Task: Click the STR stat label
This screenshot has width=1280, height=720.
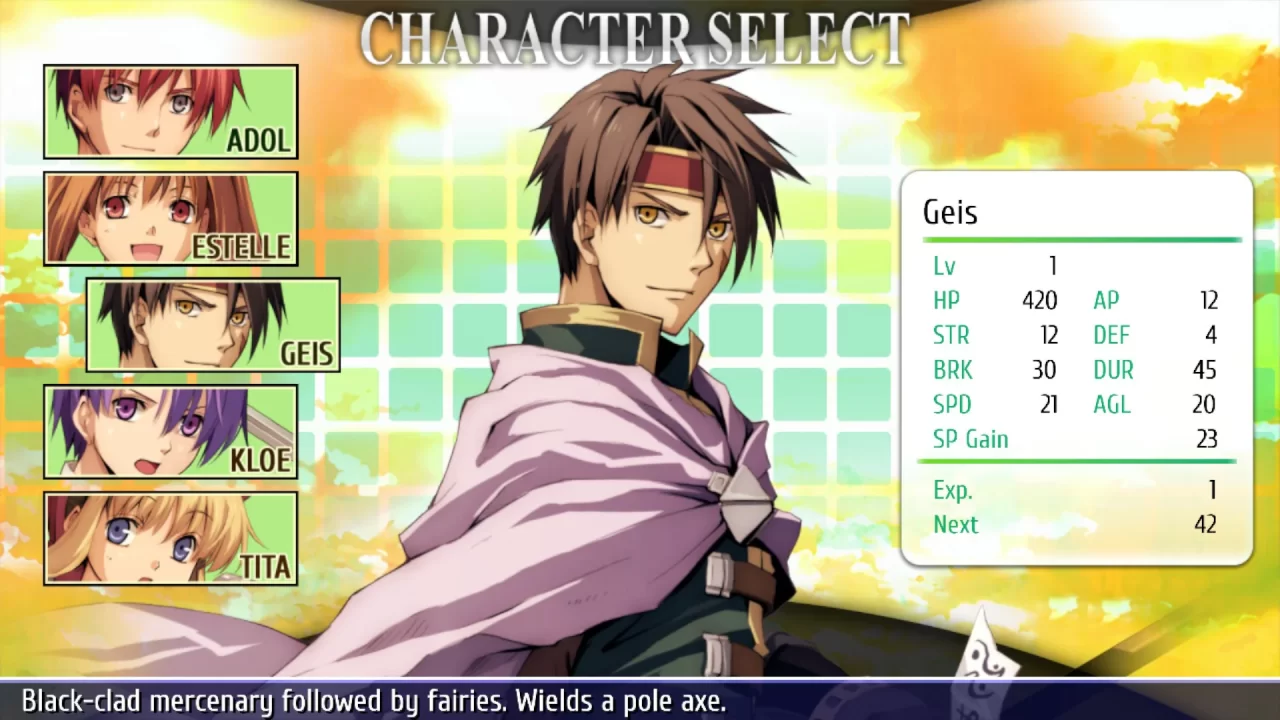Action: coord(952,335)
